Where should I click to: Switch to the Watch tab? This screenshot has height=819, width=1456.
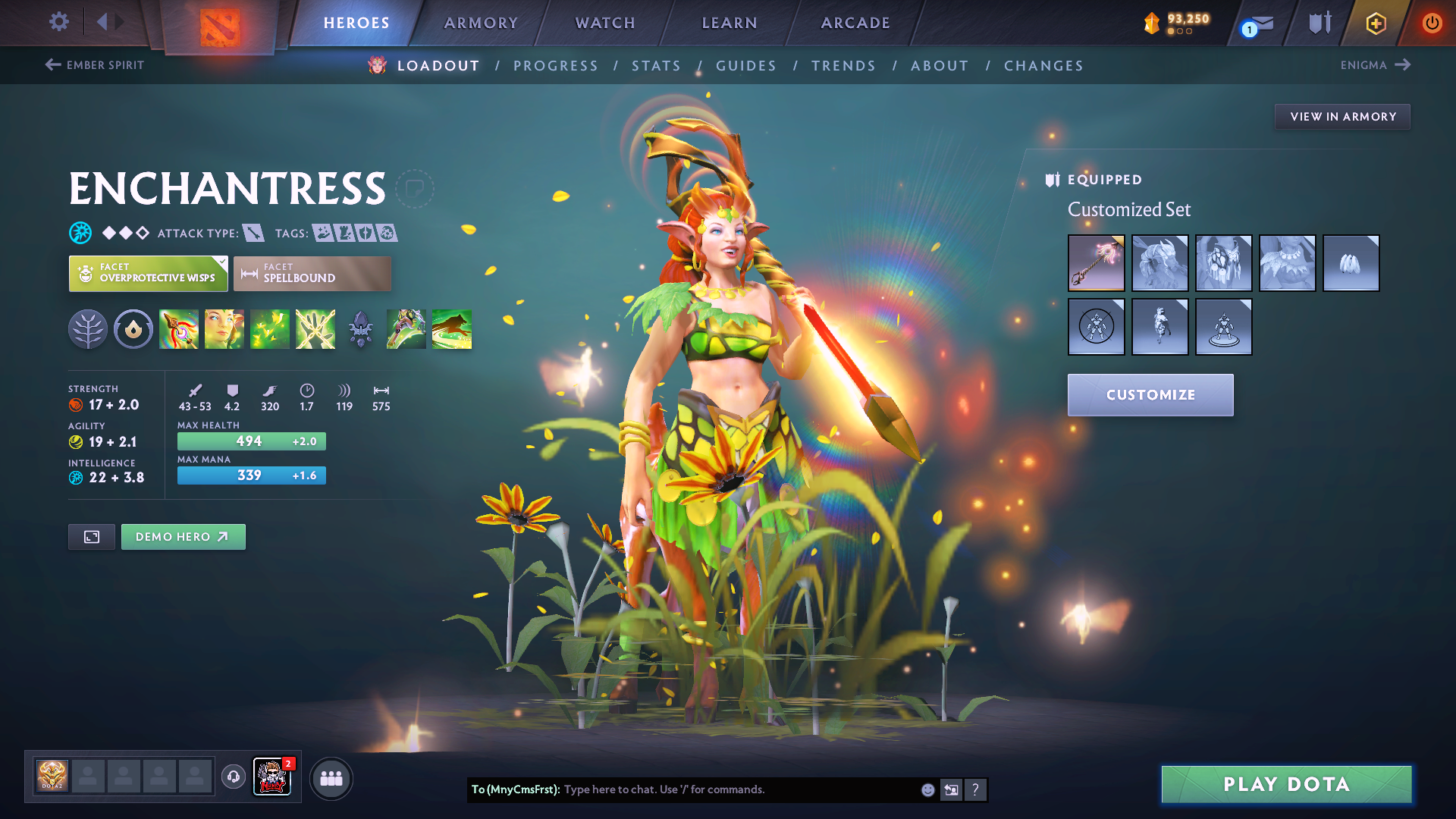tap(605, 23)
